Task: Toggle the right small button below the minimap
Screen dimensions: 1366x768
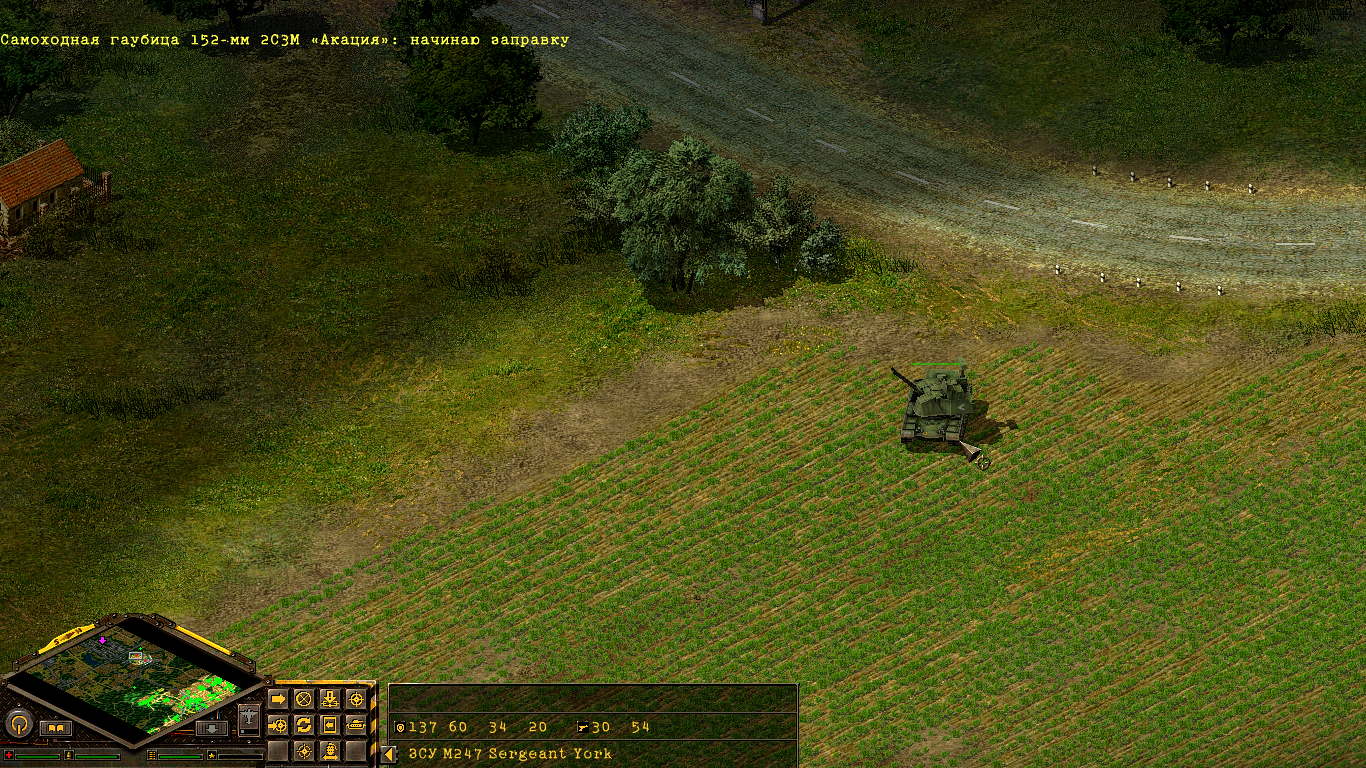Action: pos(209,729)
